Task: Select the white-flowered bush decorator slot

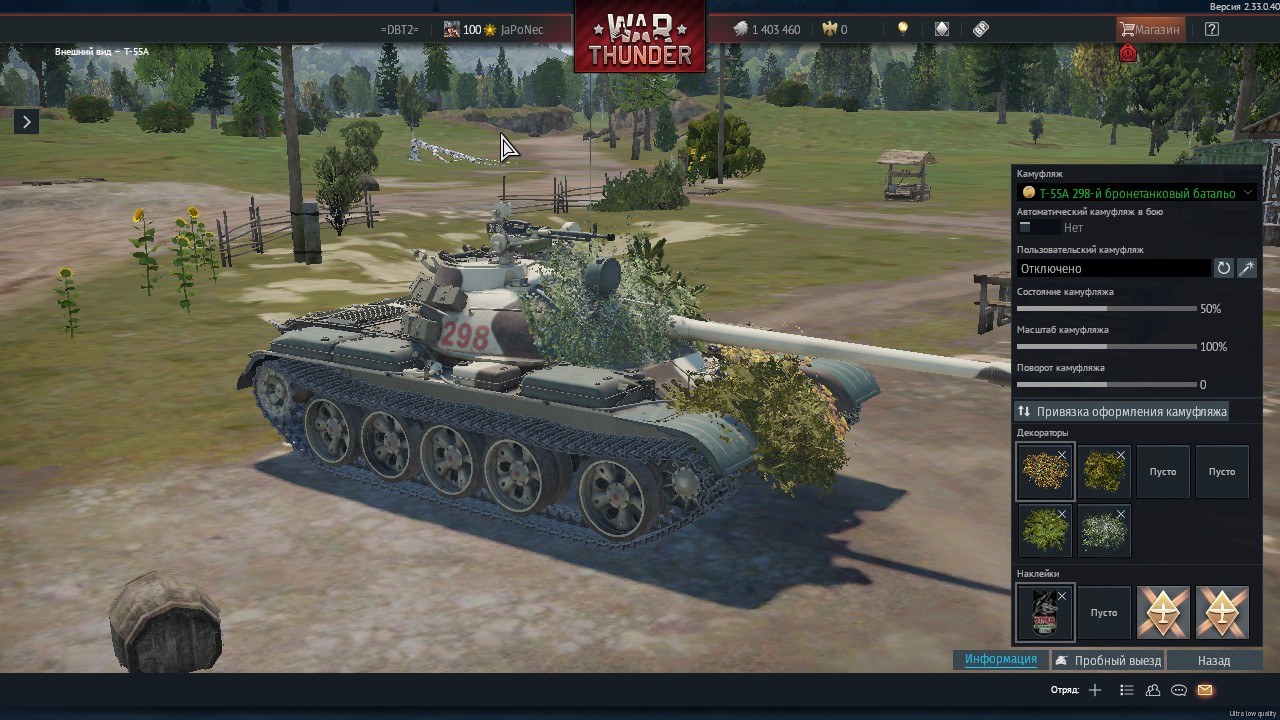Action: pos(1104,530)
